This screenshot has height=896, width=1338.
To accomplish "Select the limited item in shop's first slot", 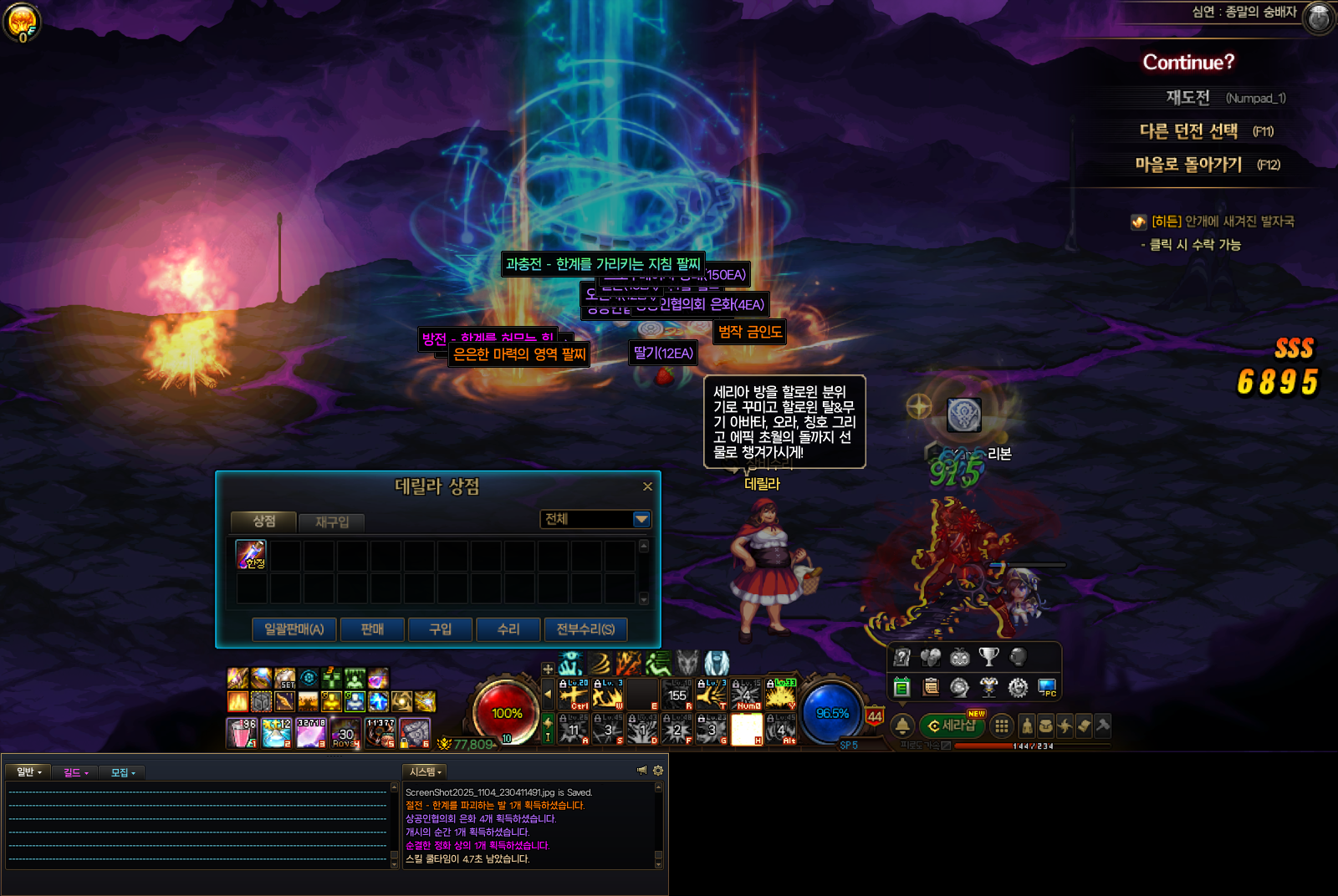I will (x=251, y=554).
